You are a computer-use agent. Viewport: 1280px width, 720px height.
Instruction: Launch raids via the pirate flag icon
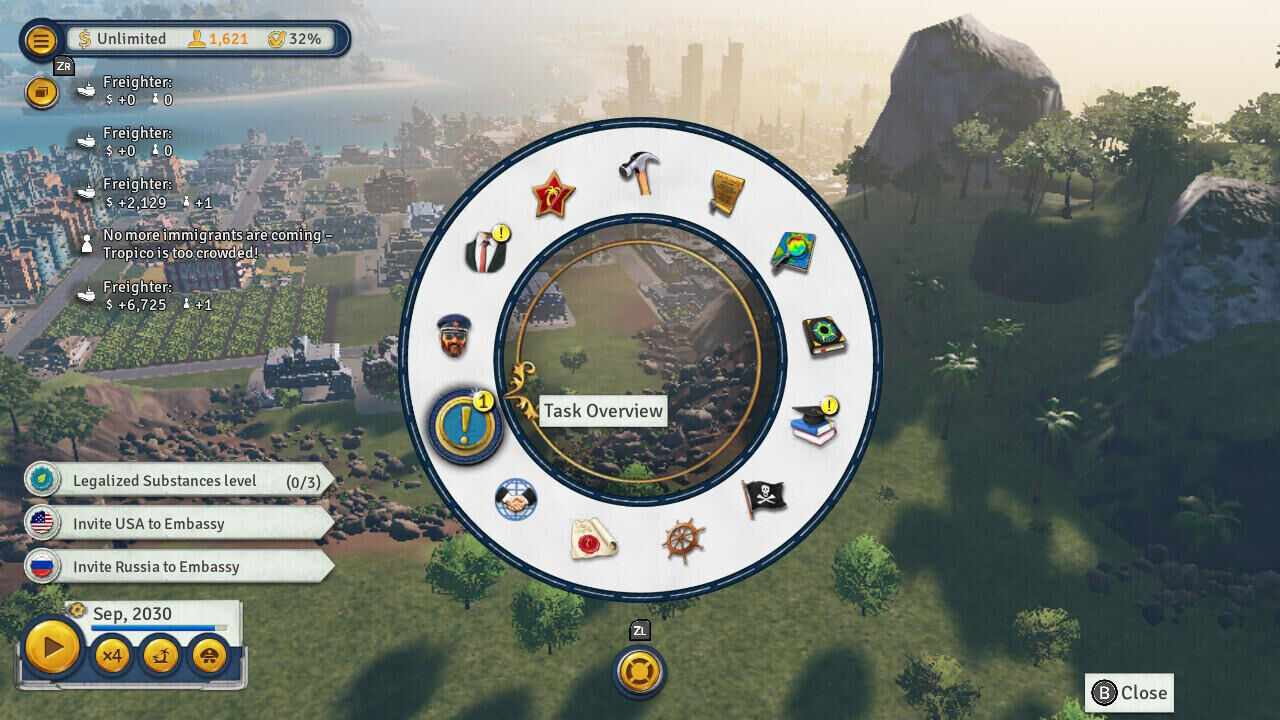762,497
